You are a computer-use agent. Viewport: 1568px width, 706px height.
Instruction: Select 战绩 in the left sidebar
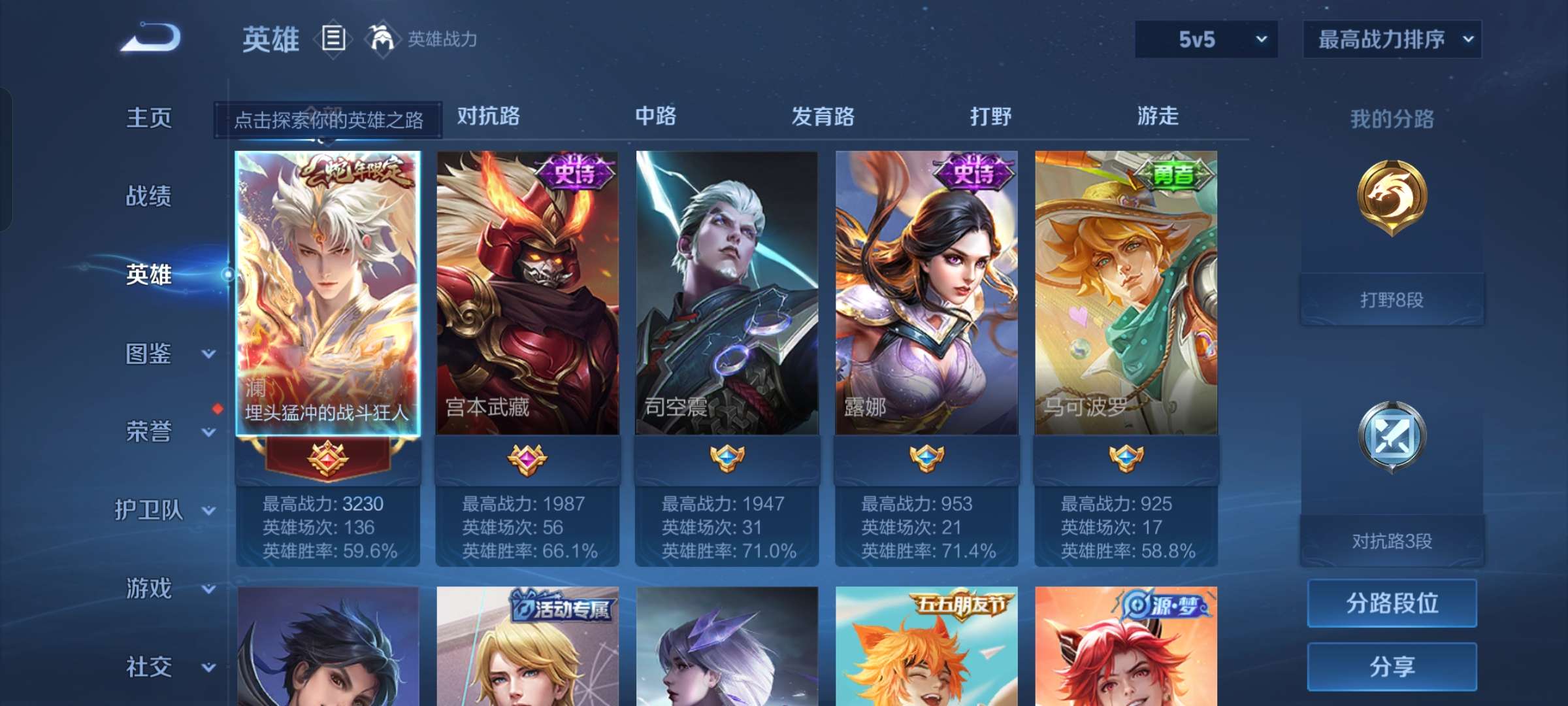pos(150,196)
